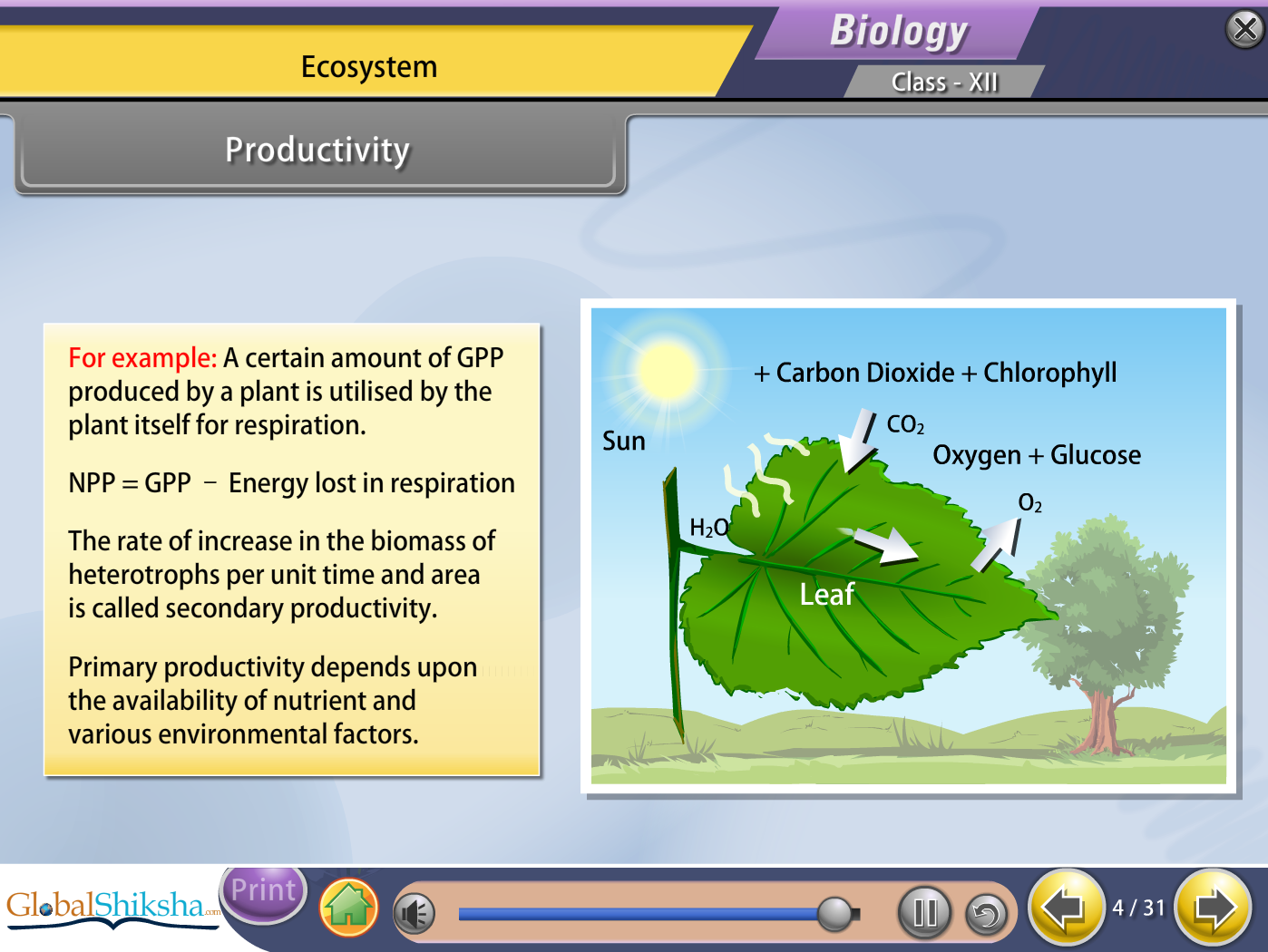Image resolution: width=1268 pixels, height=952 pixels.
Task: Click the purple Print button
Action: point(264,891)
